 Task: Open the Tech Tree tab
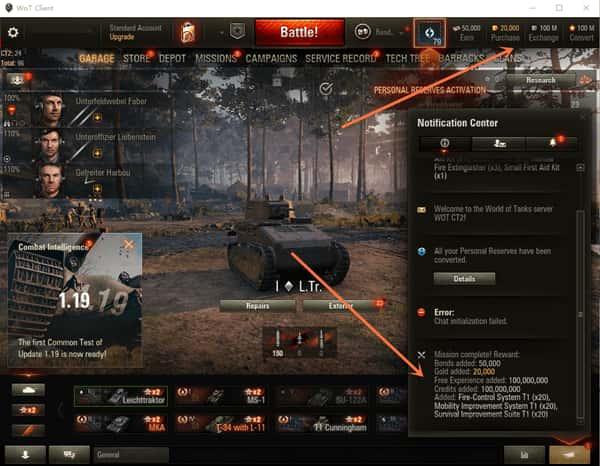pos(410,59)
